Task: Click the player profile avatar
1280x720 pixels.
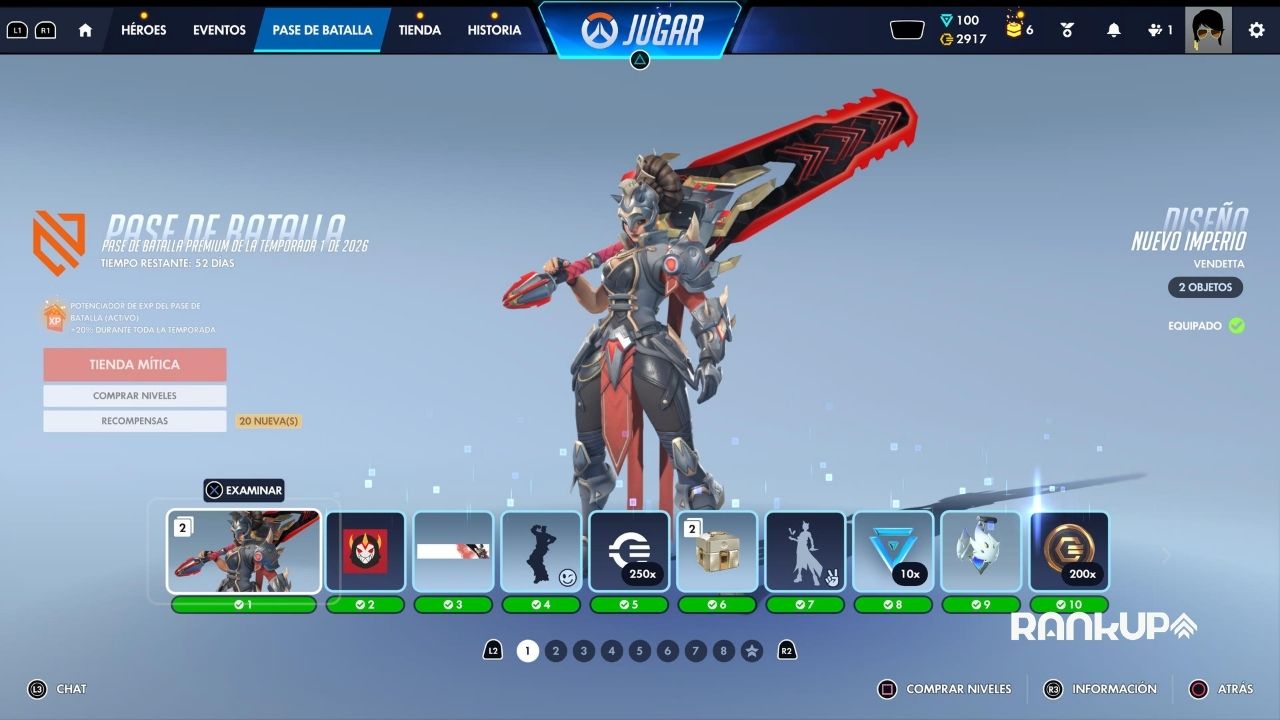Action: 1207,30
